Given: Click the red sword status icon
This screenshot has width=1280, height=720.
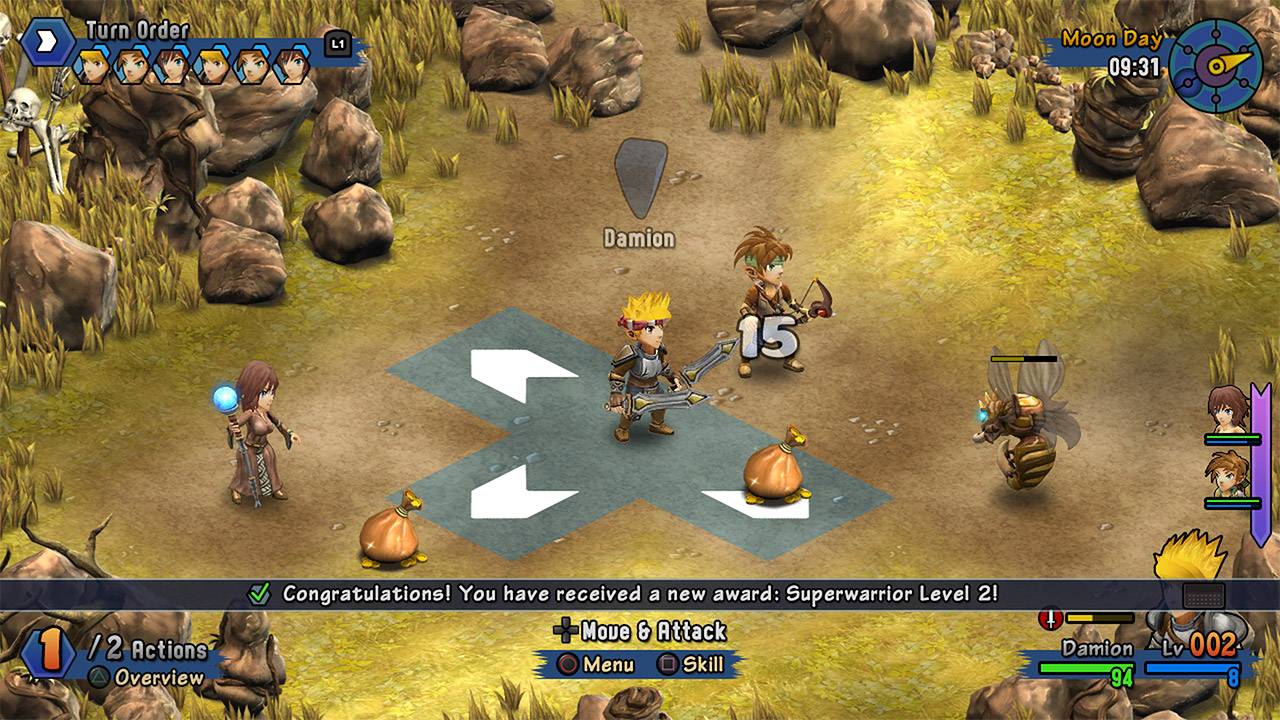Looking at the screenshot, I should point(1049,619).
